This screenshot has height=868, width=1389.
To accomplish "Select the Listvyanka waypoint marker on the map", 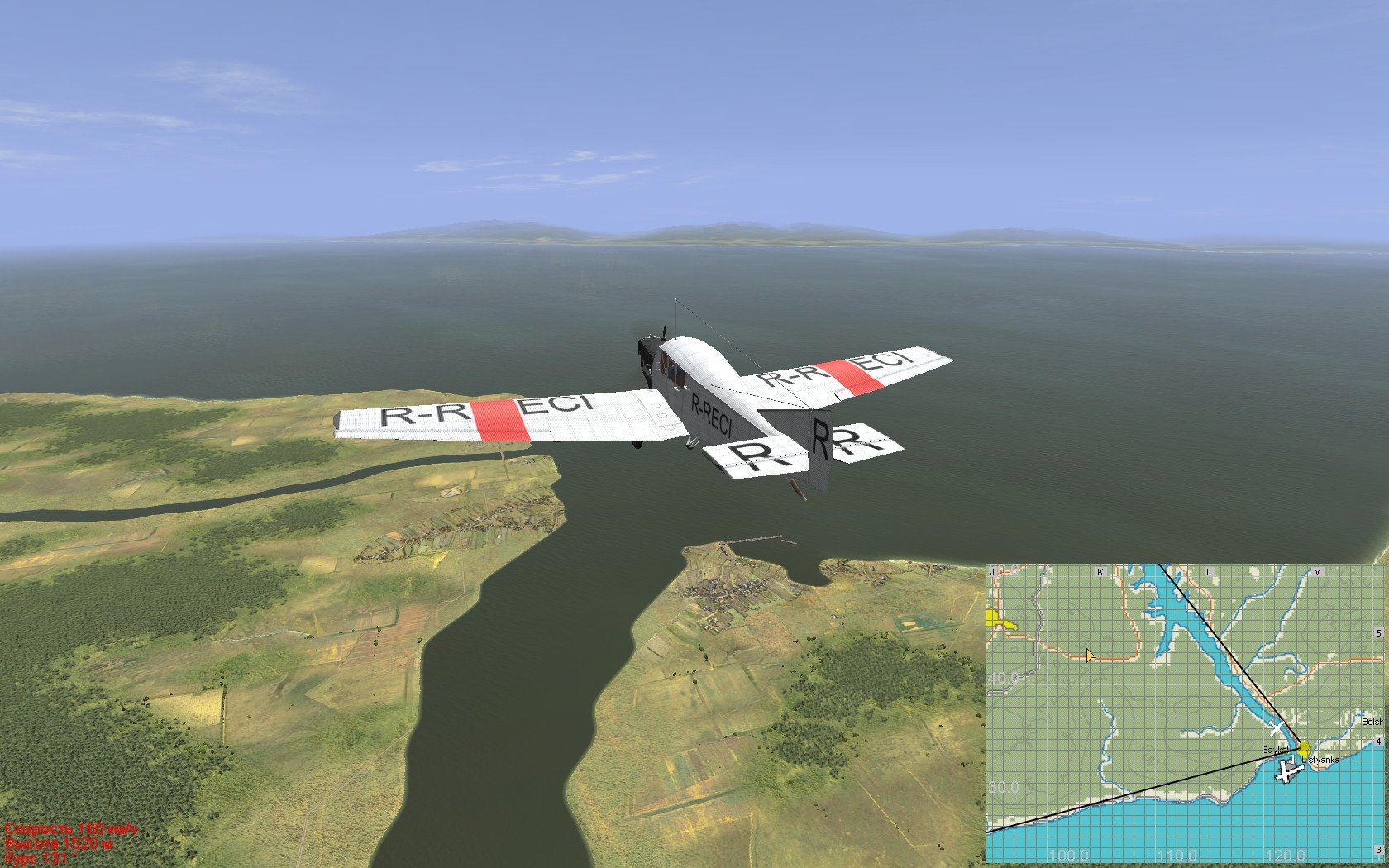I will (1305, 751).
